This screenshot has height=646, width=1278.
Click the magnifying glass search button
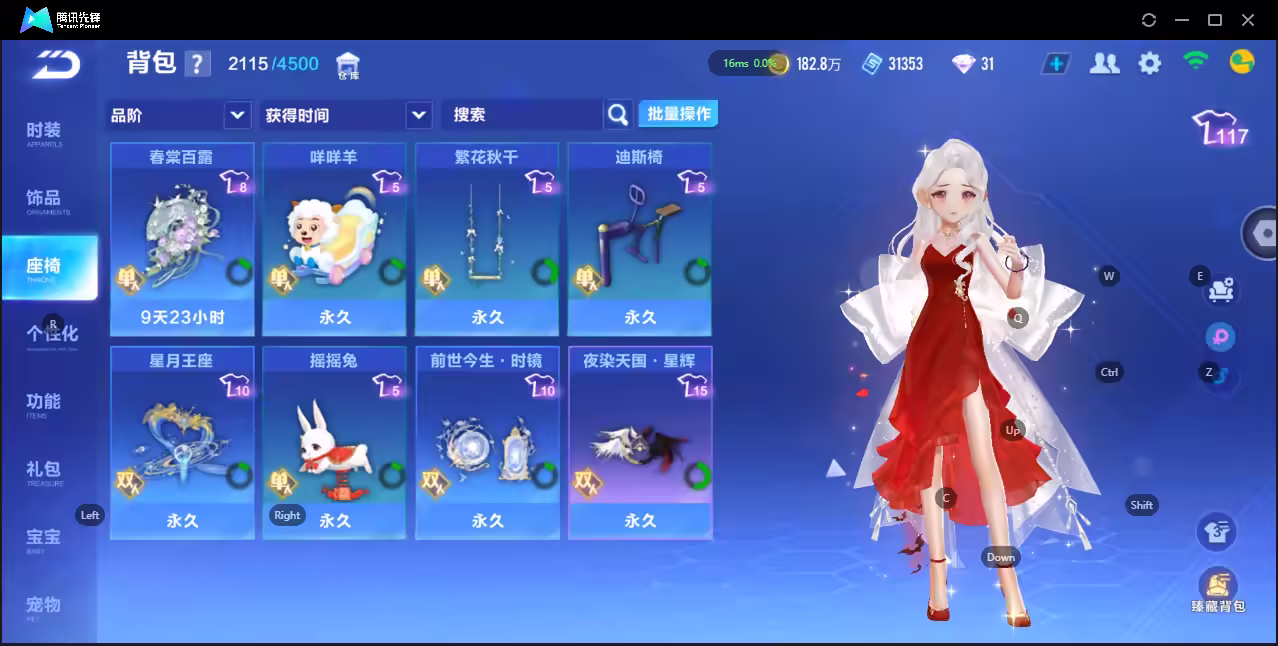(x=619, y=115)
